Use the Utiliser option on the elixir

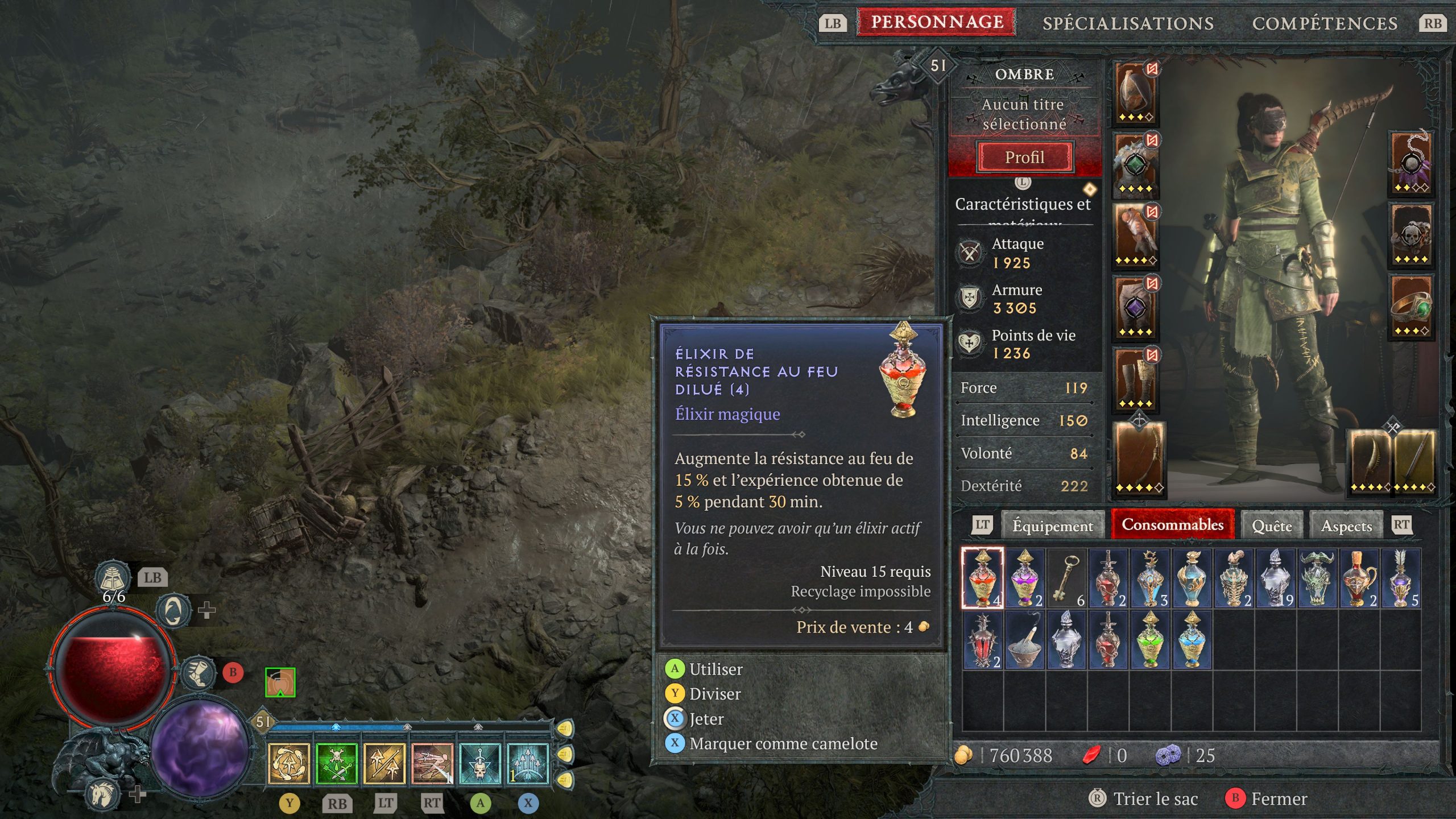click(715, 669)
